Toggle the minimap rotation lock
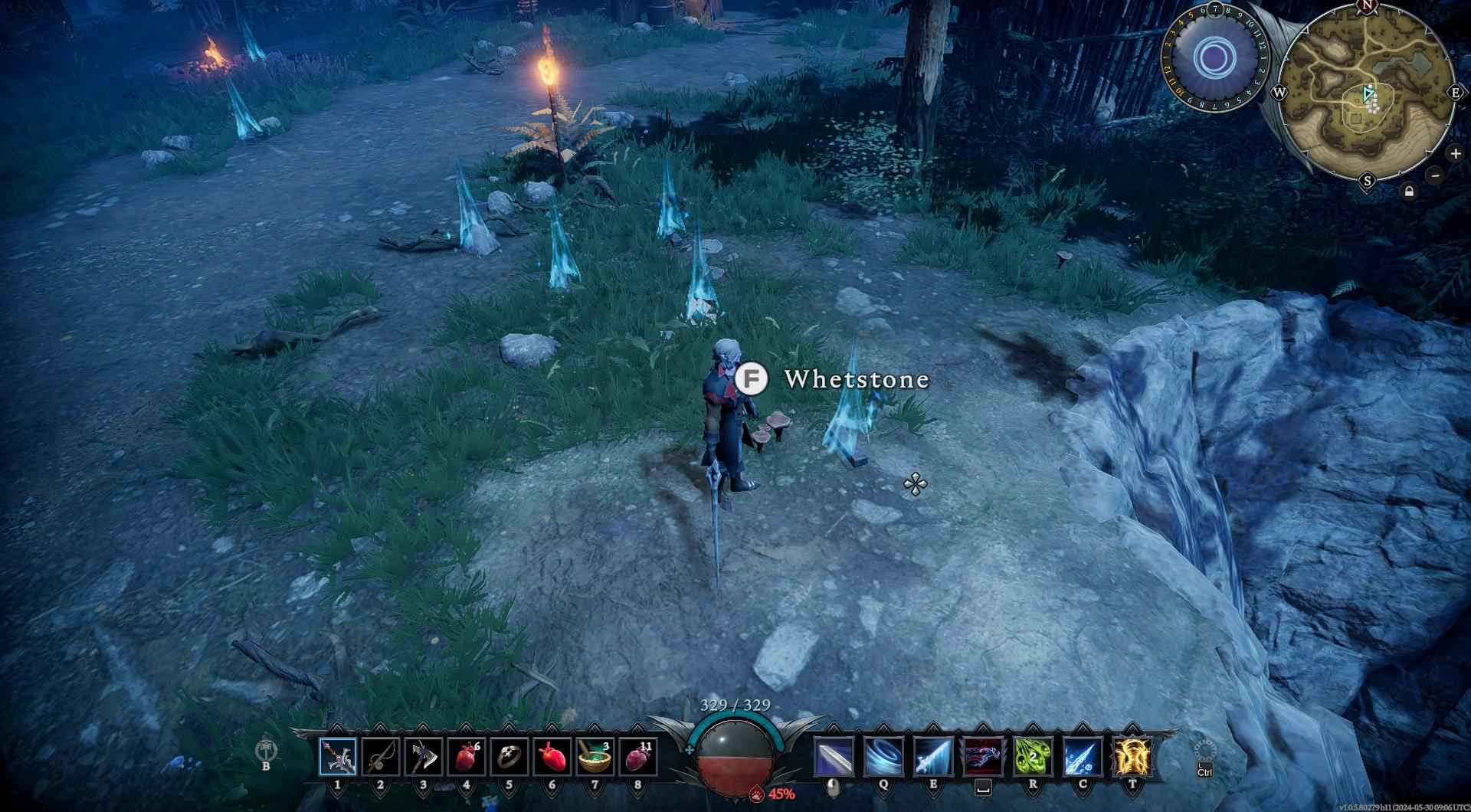Image resolution: width=1471 pixels, height=812 pixels. 1408,192
